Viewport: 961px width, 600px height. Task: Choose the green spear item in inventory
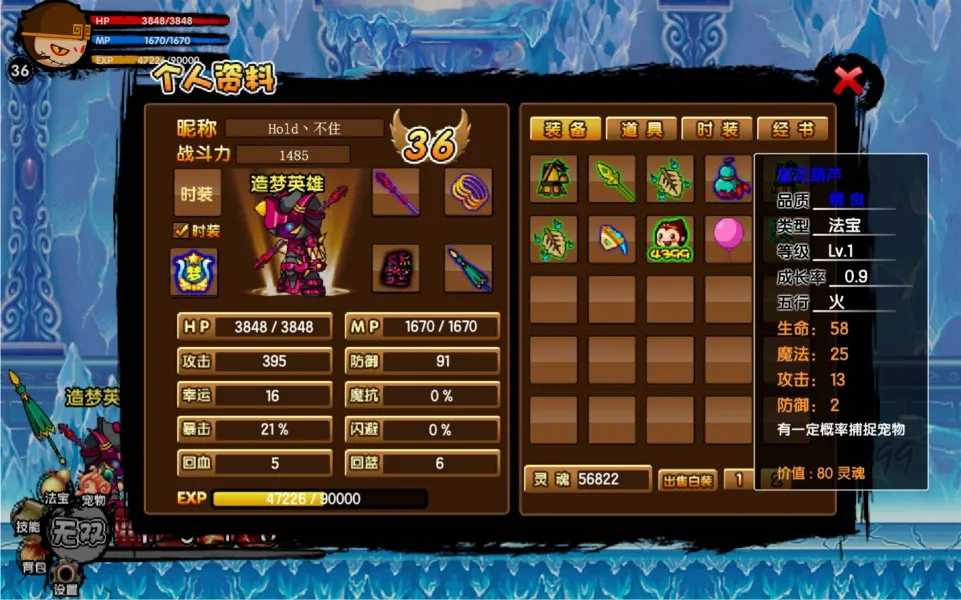611,179
